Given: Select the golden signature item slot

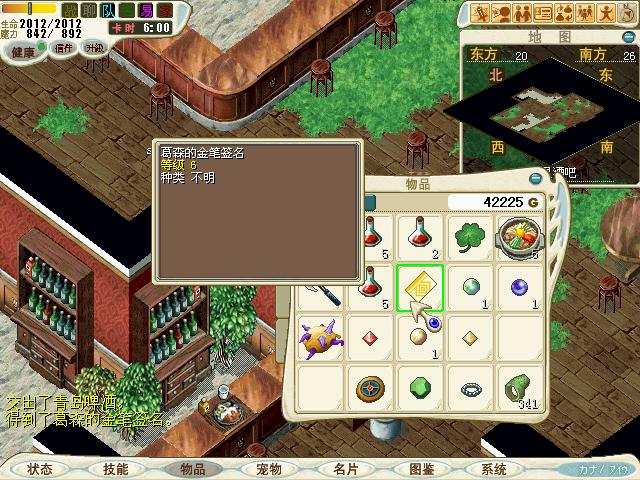Looking at the screenshot, I should (x=419, y=289).
